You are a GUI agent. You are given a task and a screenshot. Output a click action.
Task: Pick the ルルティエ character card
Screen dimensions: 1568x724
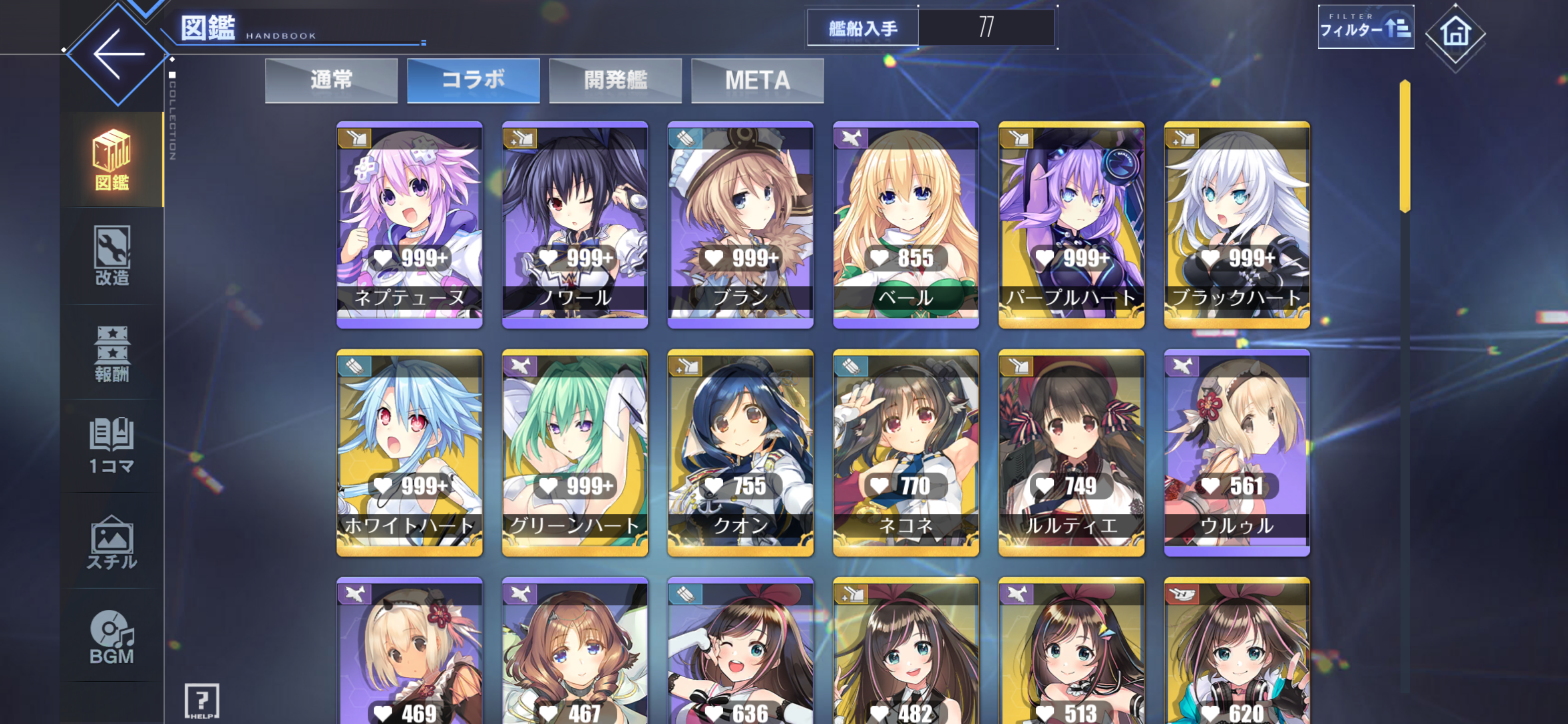(1071, 452)
